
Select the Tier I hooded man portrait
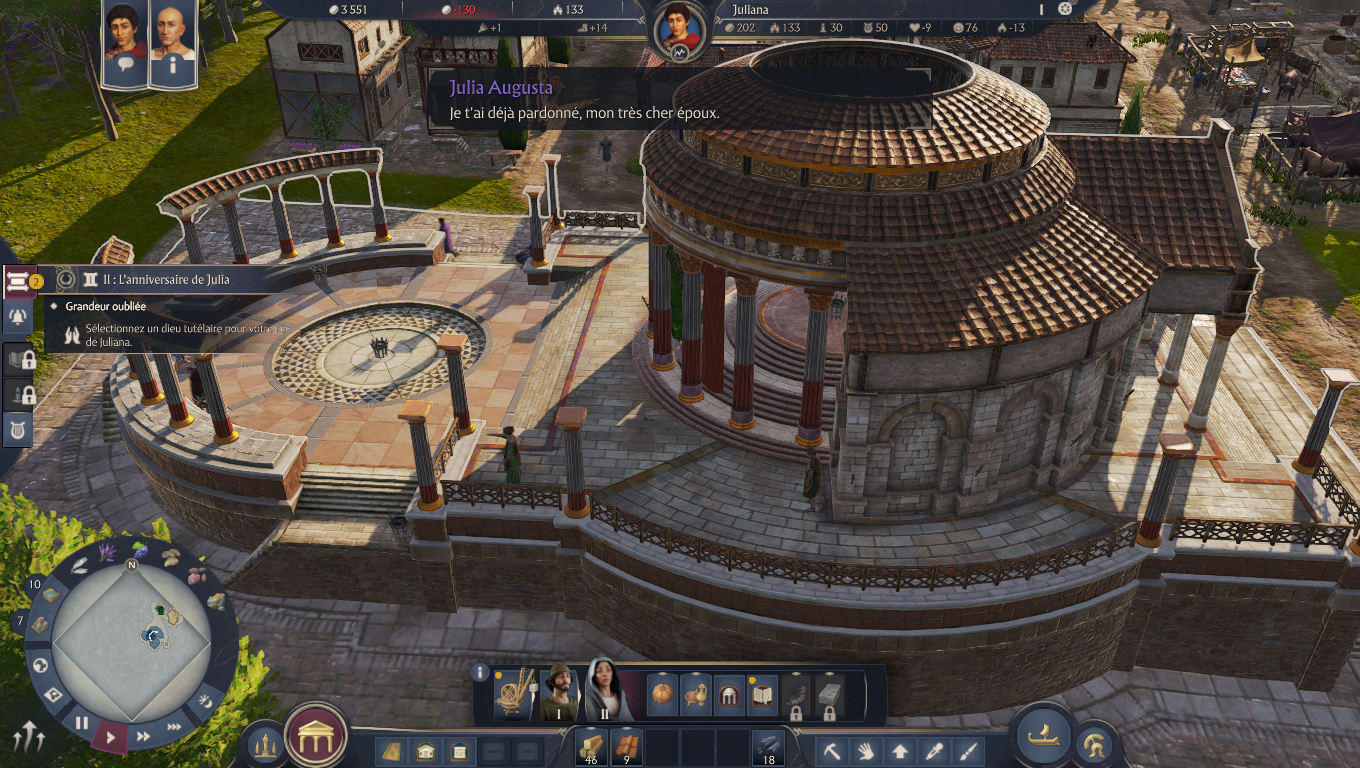(x=560, y=692)
